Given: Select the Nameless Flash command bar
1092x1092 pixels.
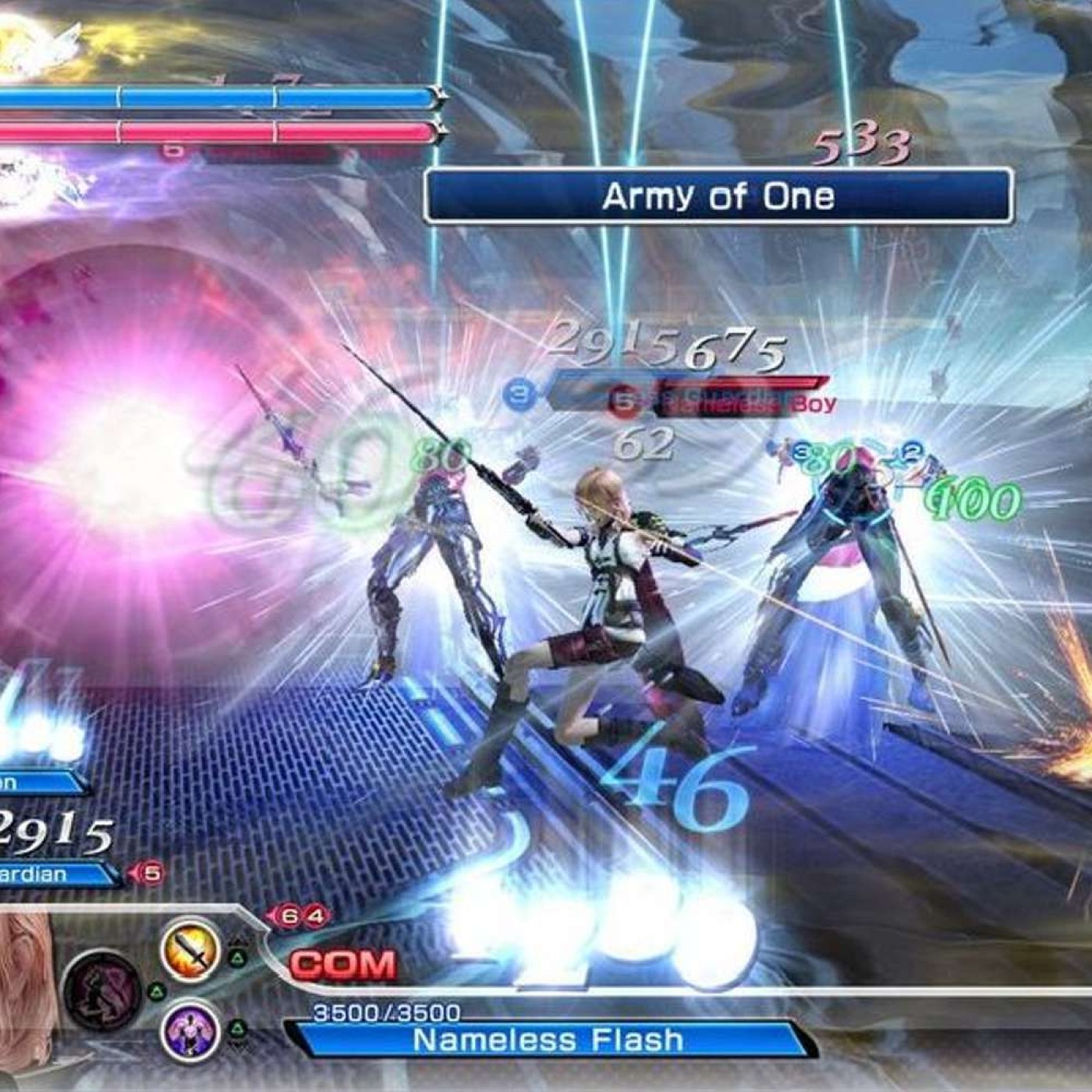Looking at the screenshot, I should (548, 1040).
